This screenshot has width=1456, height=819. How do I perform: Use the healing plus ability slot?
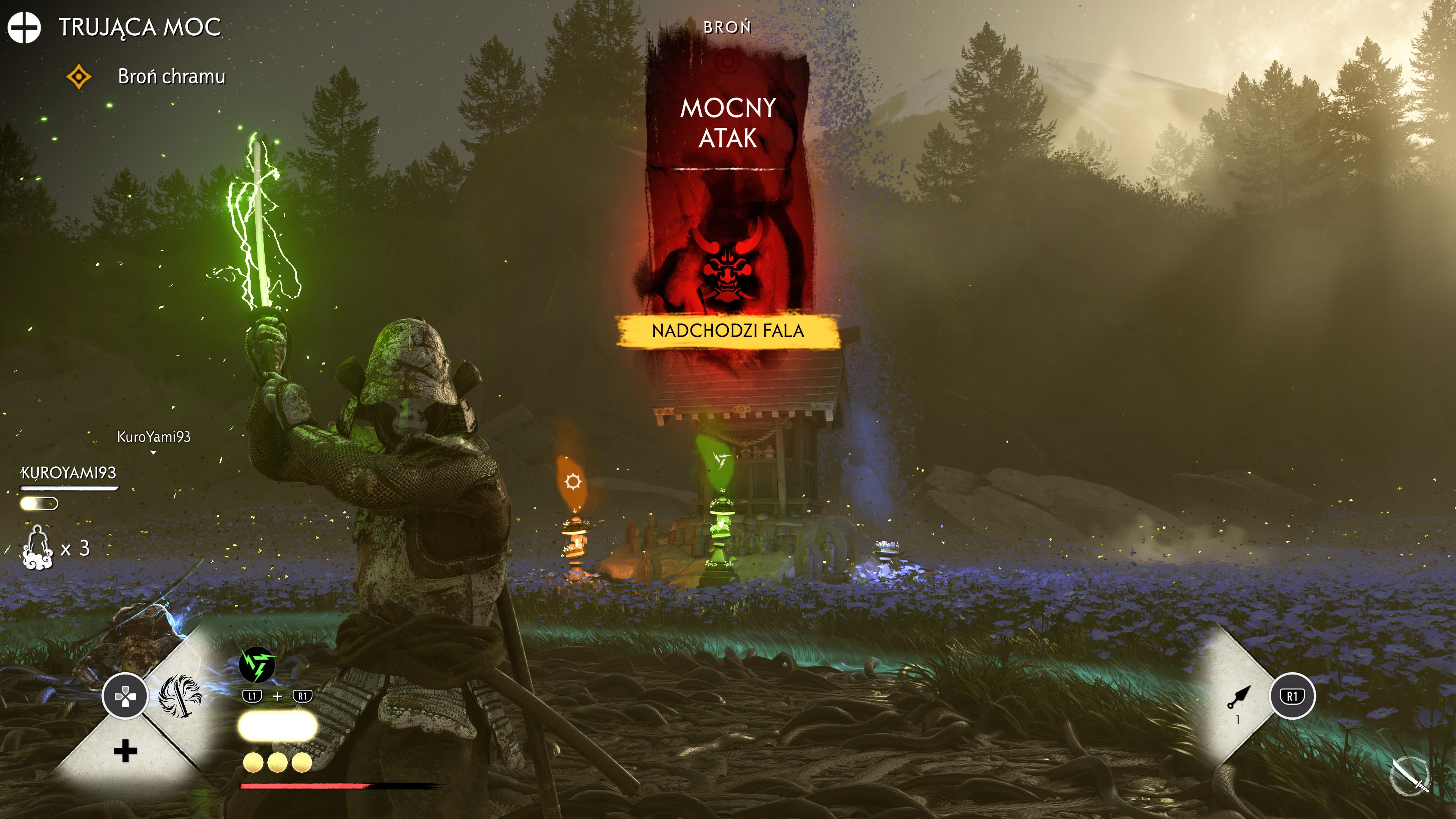125,751
